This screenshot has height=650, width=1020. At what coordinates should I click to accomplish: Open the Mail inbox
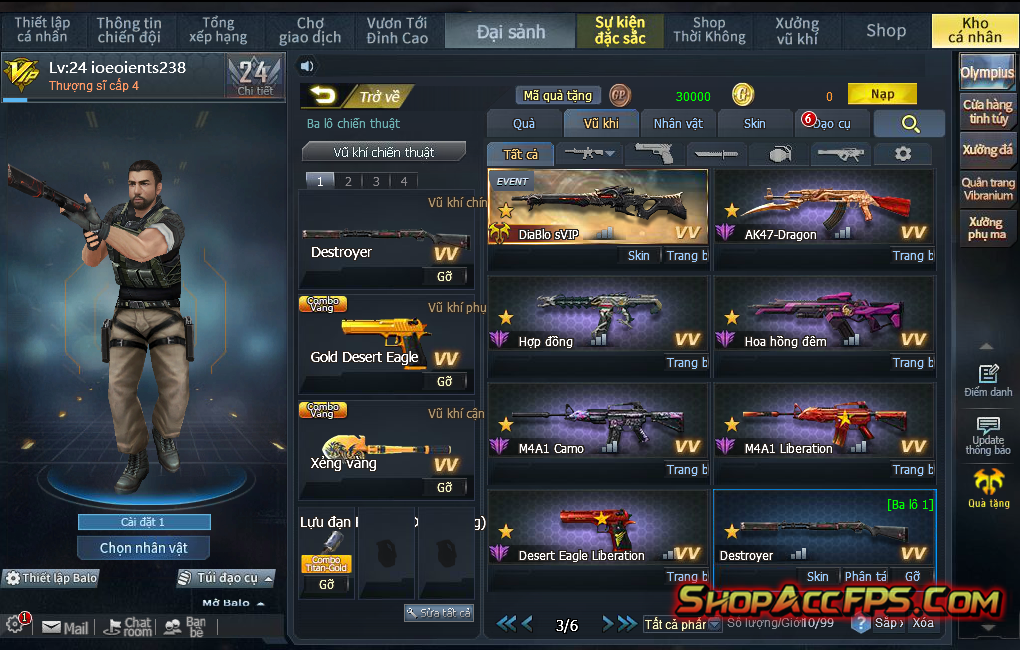point(65,628)
